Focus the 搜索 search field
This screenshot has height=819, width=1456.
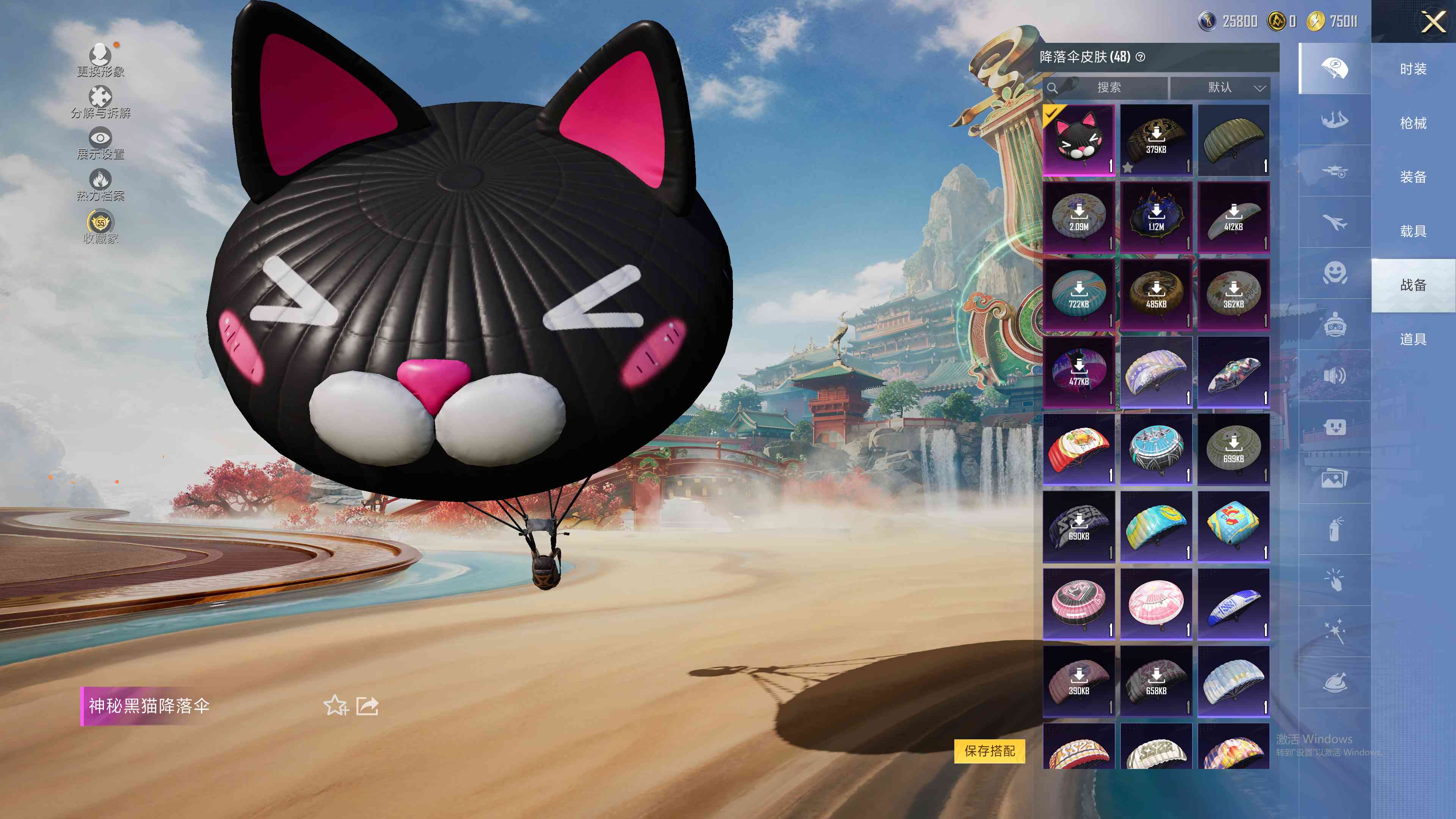click(1108, 88)
